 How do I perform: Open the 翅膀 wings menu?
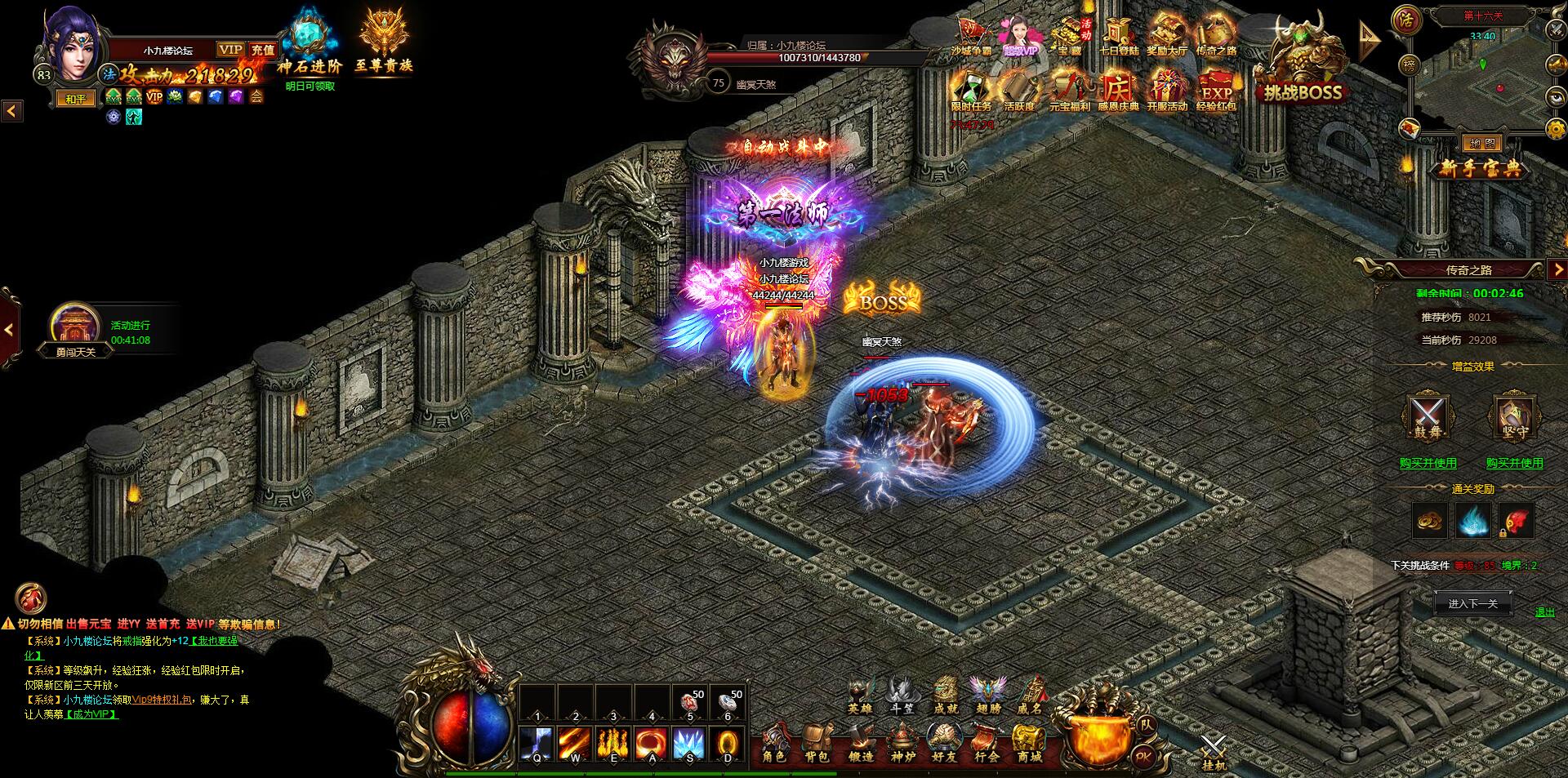[x=987, y=696]
